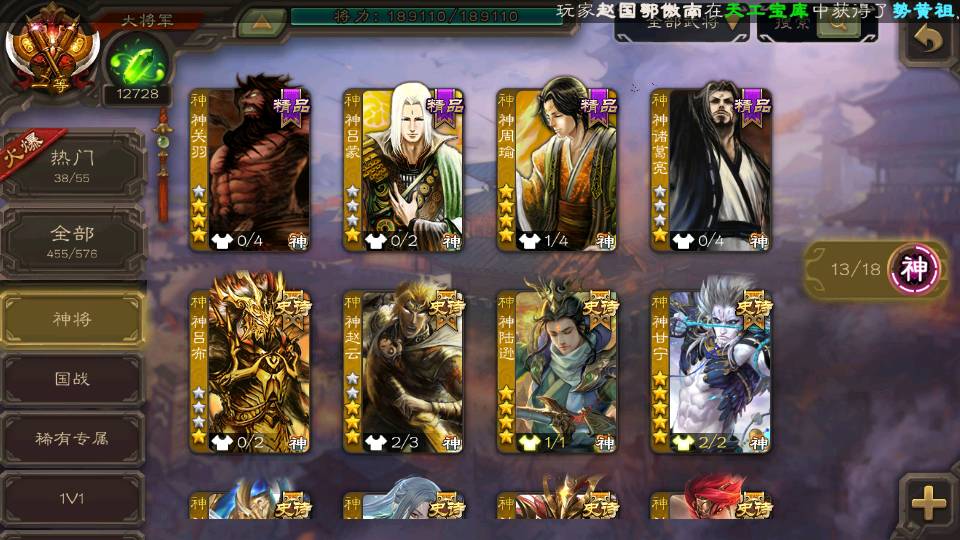
Task: Switch to the 国战 tab
Action: click(73, 379)
